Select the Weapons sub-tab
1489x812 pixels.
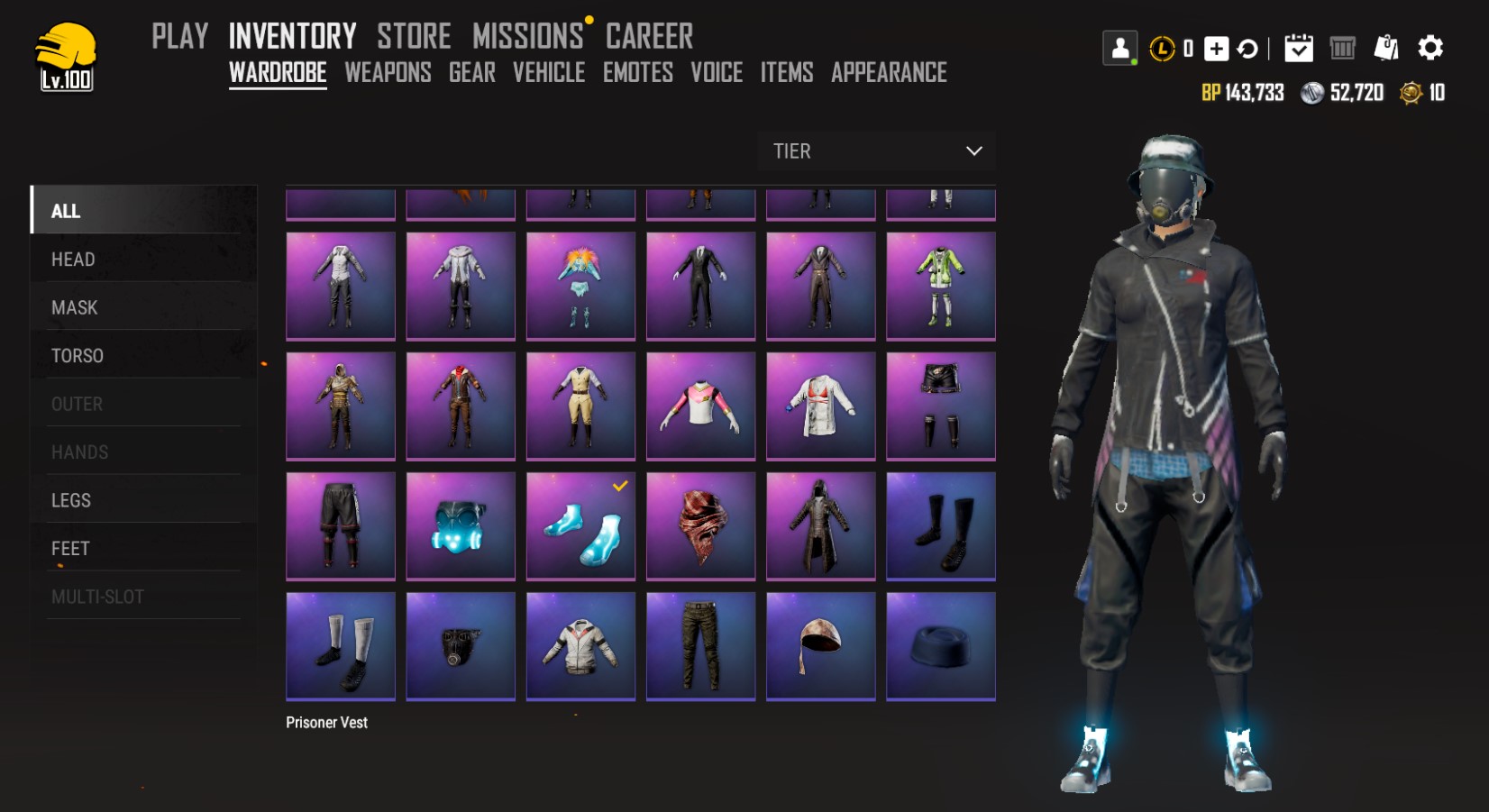point(388,73)
